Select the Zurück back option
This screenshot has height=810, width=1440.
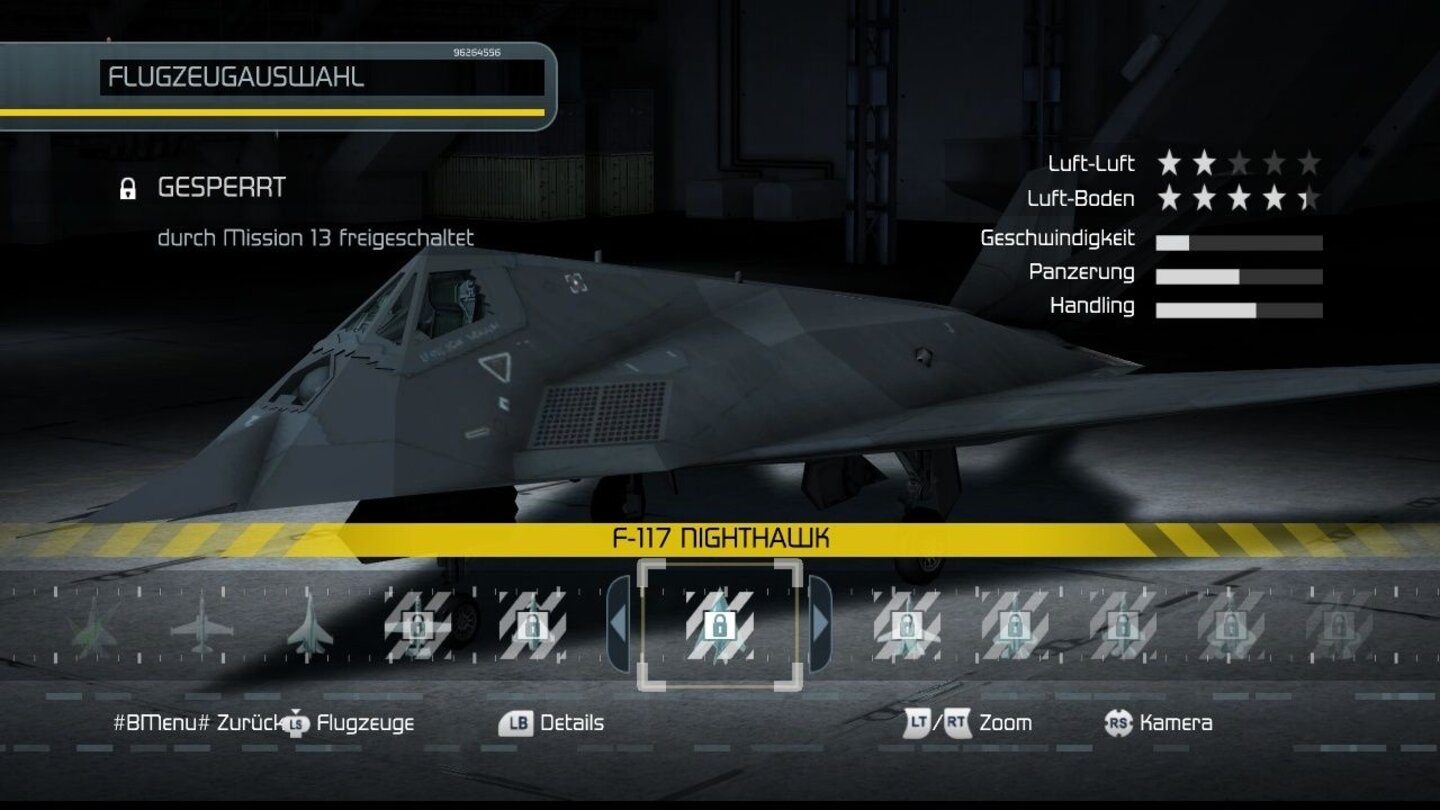click(x=247, y=723)
